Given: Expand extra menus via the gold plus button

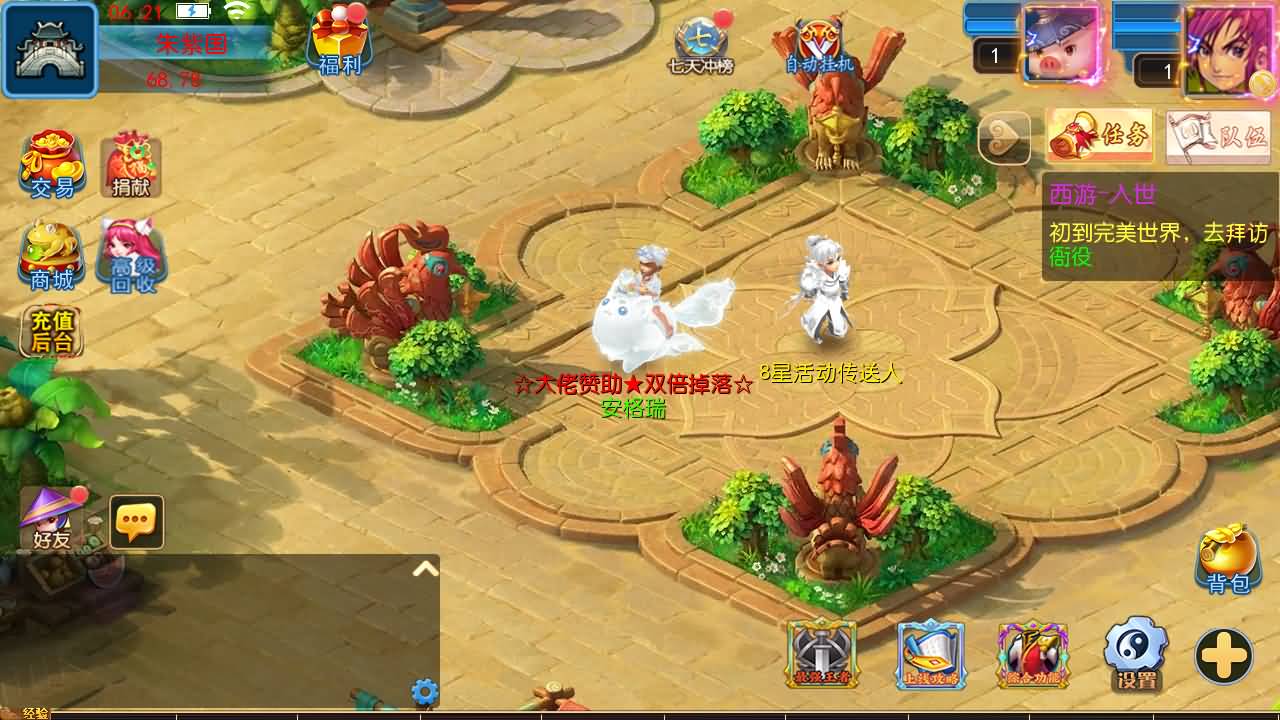Looking at the screenshot, I should 1222,658.
